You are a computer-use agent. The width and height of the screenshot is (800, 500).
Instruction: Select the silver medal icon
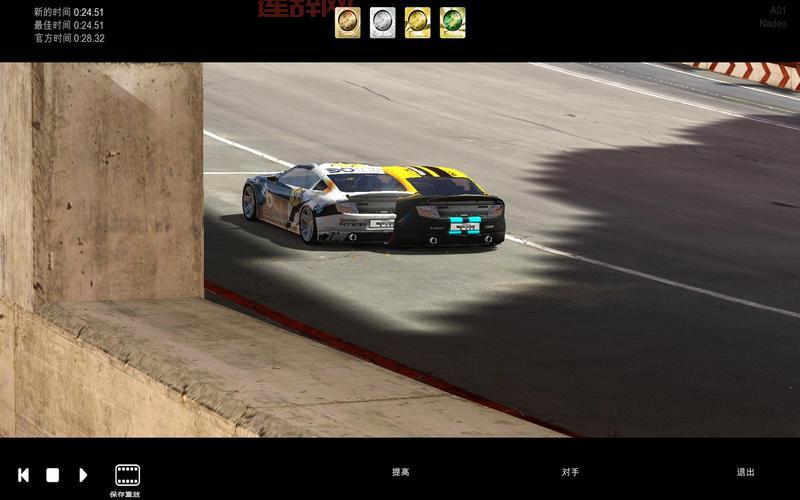coord(383,22)
